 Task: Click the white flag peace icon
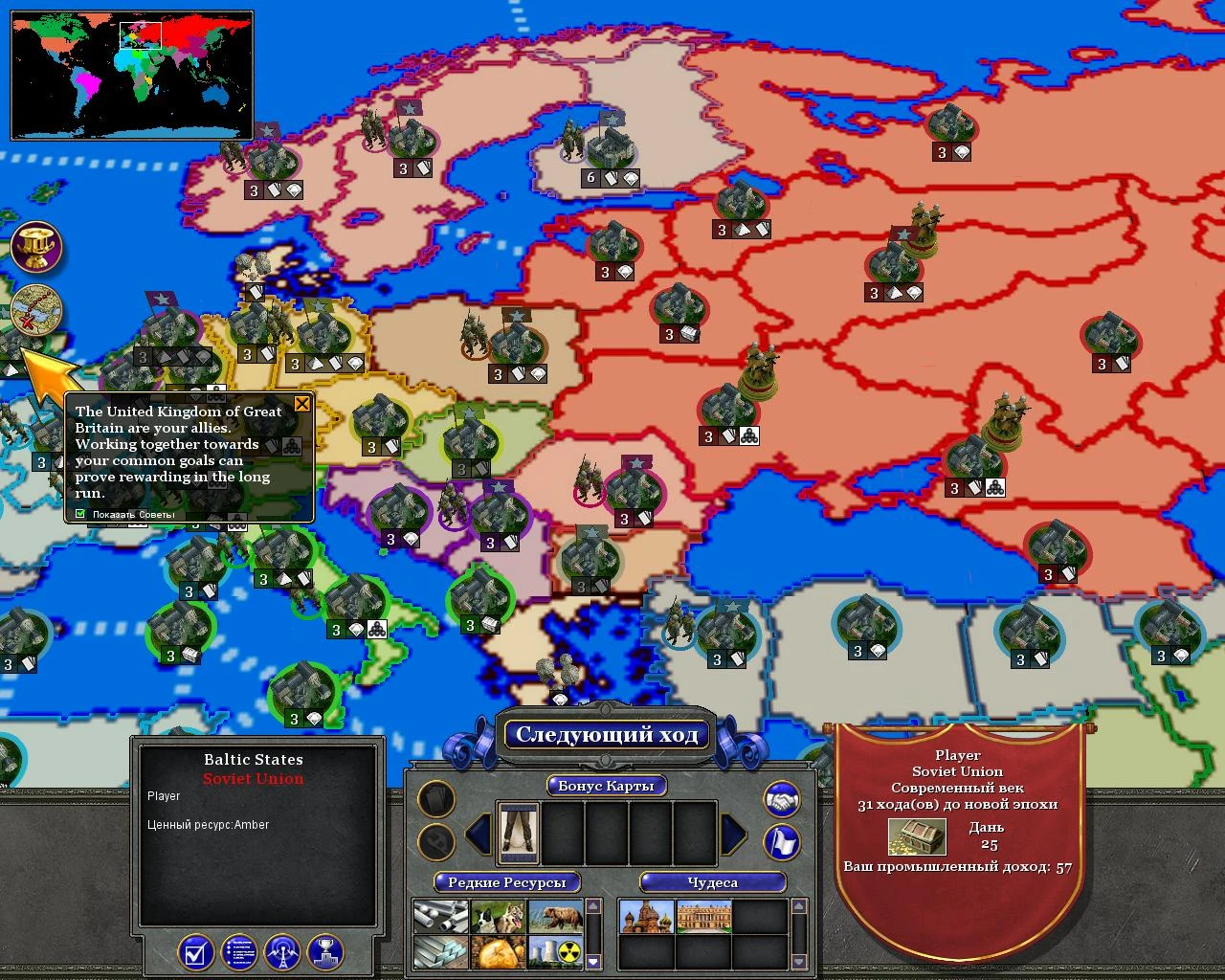(781, 841)
